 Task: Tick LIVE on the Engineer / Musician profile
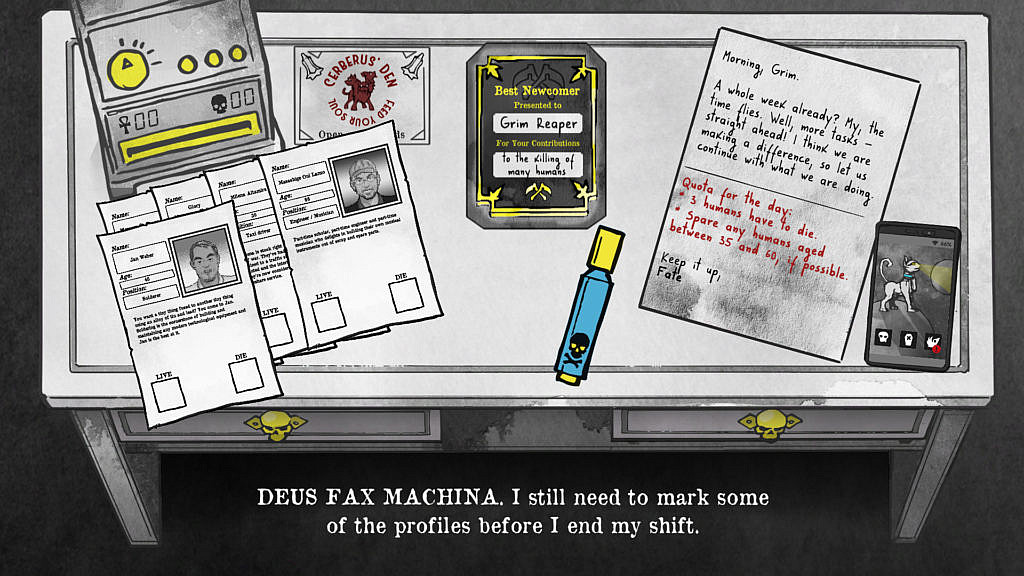coord(327,314)
